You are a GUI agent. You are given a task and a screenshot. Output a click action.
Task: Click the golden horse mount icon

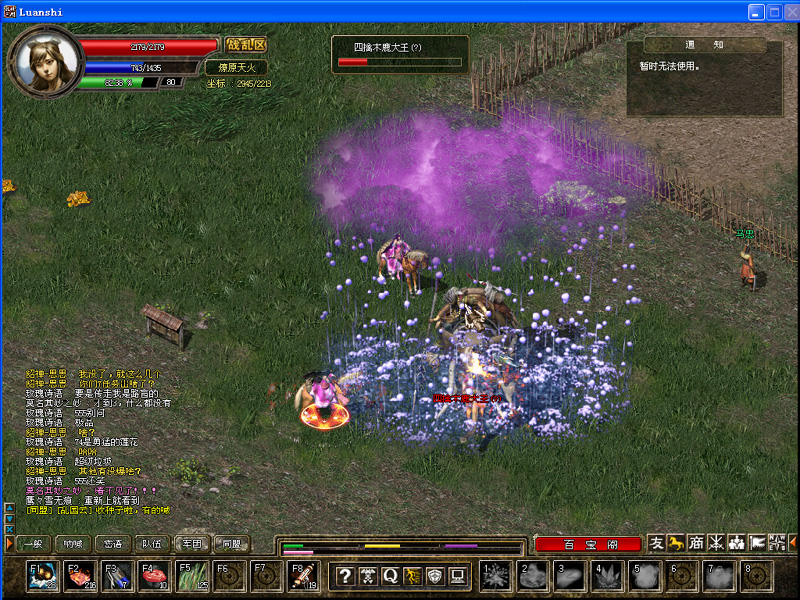pyautogui.click(x=676, y=543)
